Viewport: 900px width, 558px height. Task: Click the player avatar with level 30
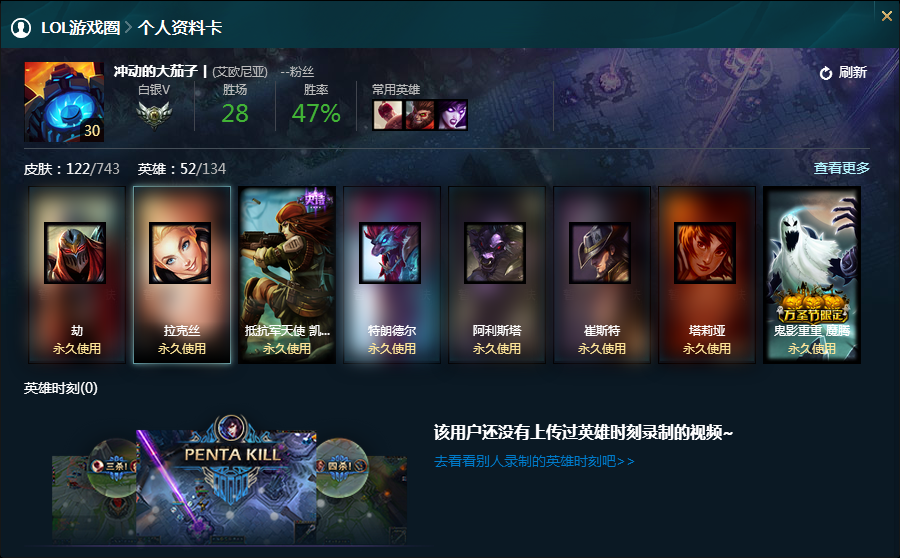(x=64, y=102)
